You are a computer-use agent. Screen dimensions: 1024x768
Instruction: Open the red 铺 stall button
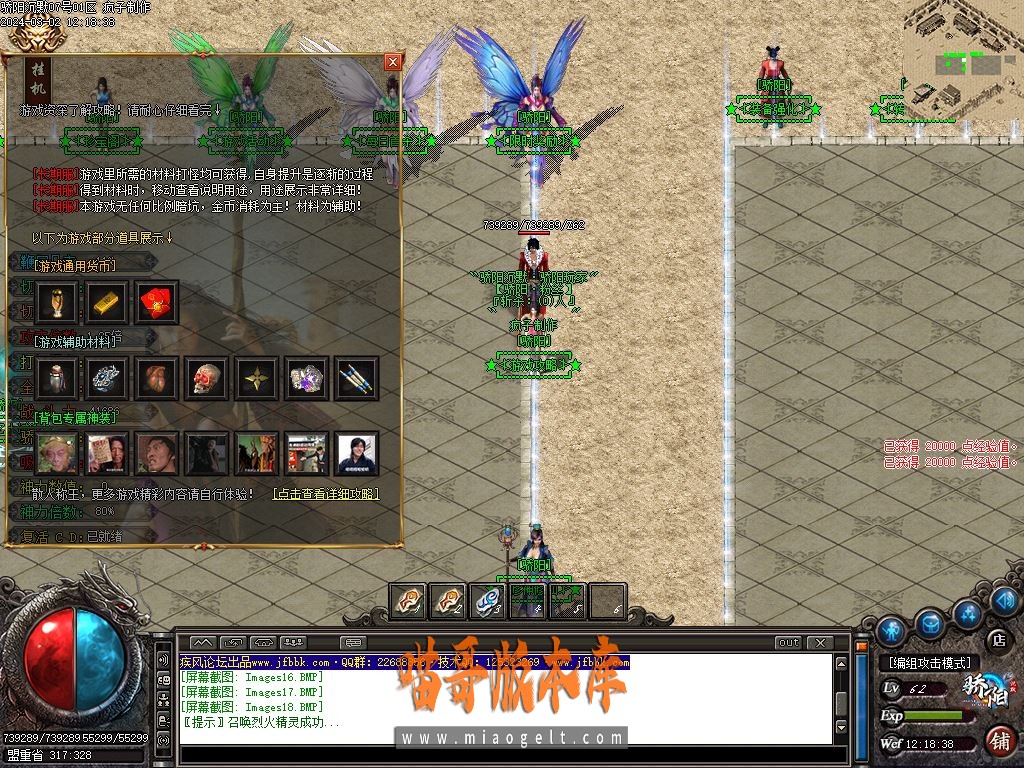pos(998,740)
